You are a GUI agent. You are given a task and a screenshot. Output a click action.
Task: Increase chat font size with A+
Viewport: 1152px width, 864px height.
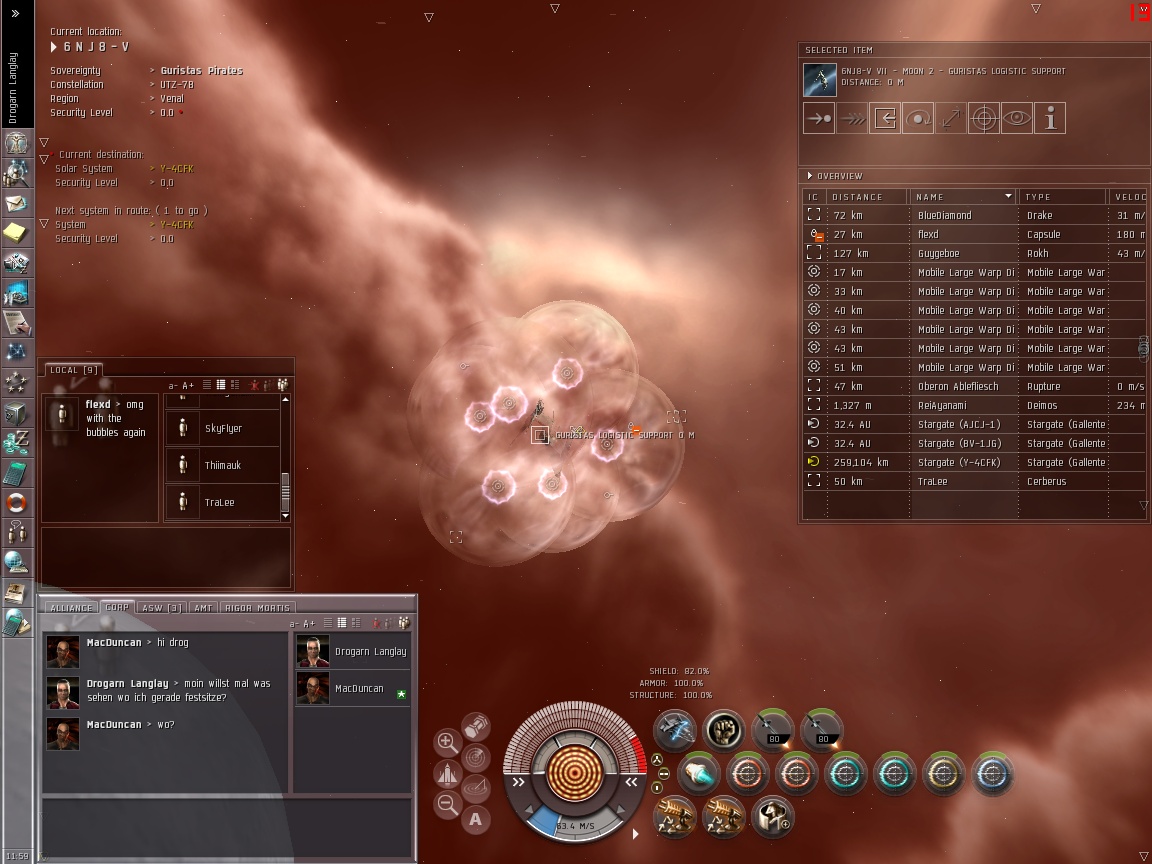coord(188,385)
